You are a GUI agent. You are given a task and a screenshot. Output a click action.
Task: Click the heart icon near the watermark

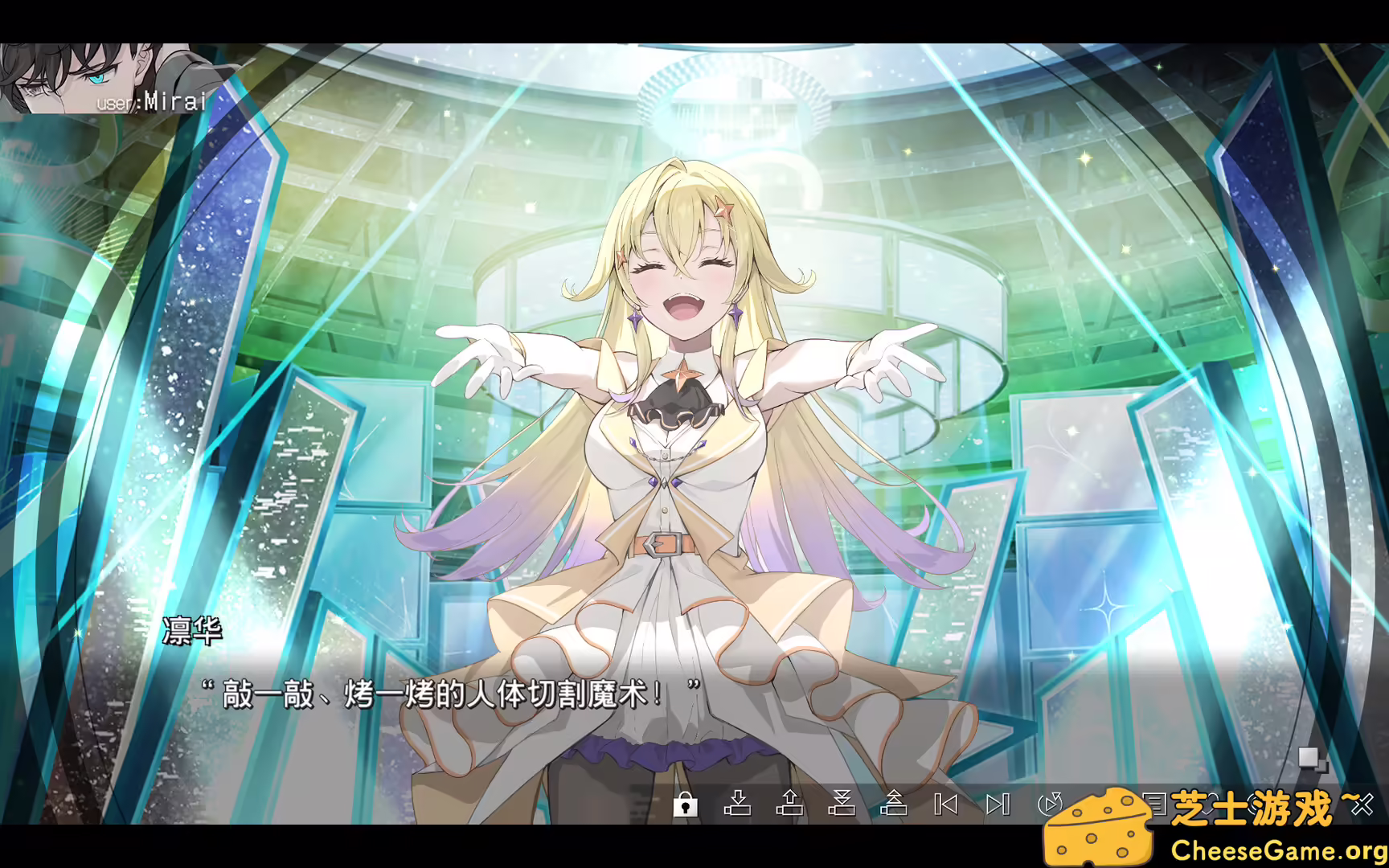click(x=1210, y=804)
